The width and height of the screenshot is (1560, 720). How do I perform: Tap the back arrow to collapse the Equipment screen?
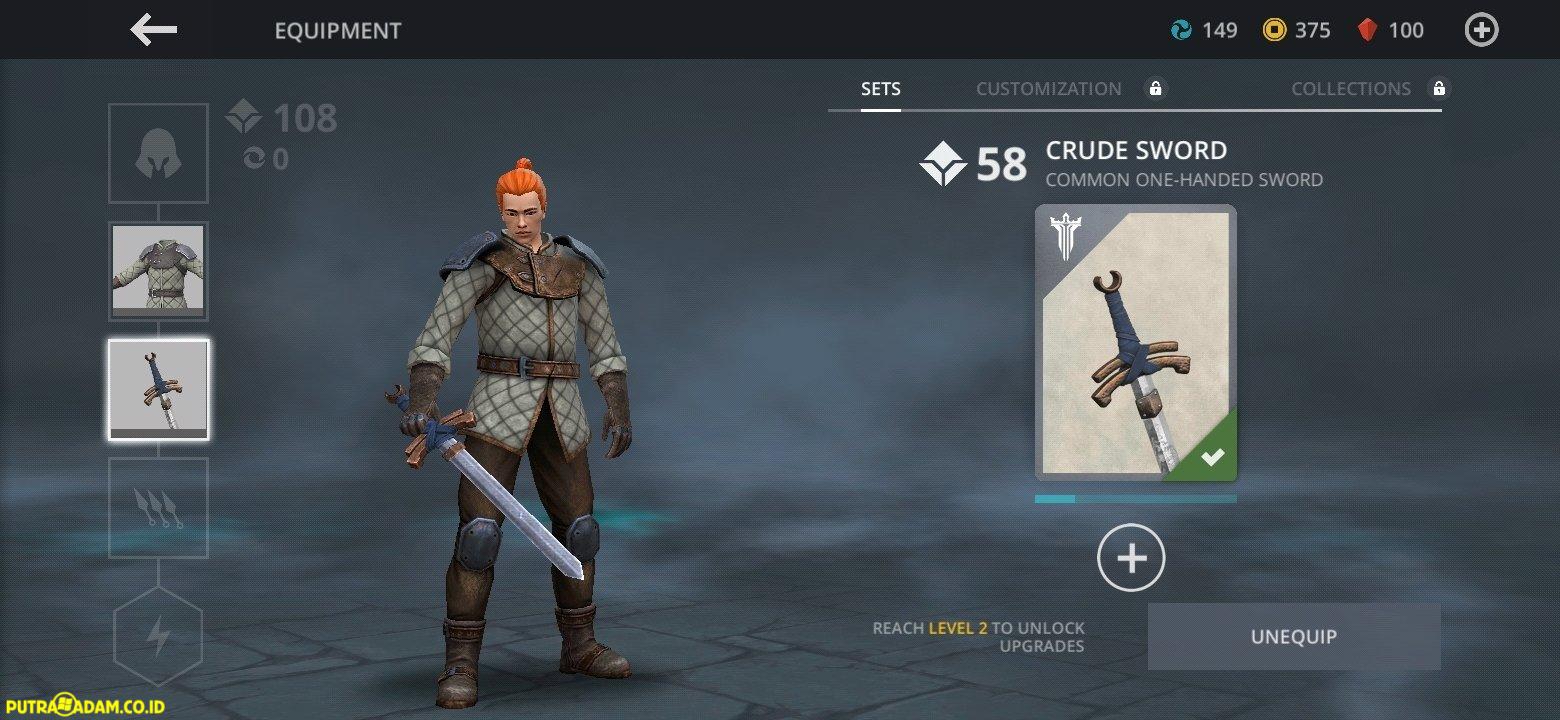[152, 30]
